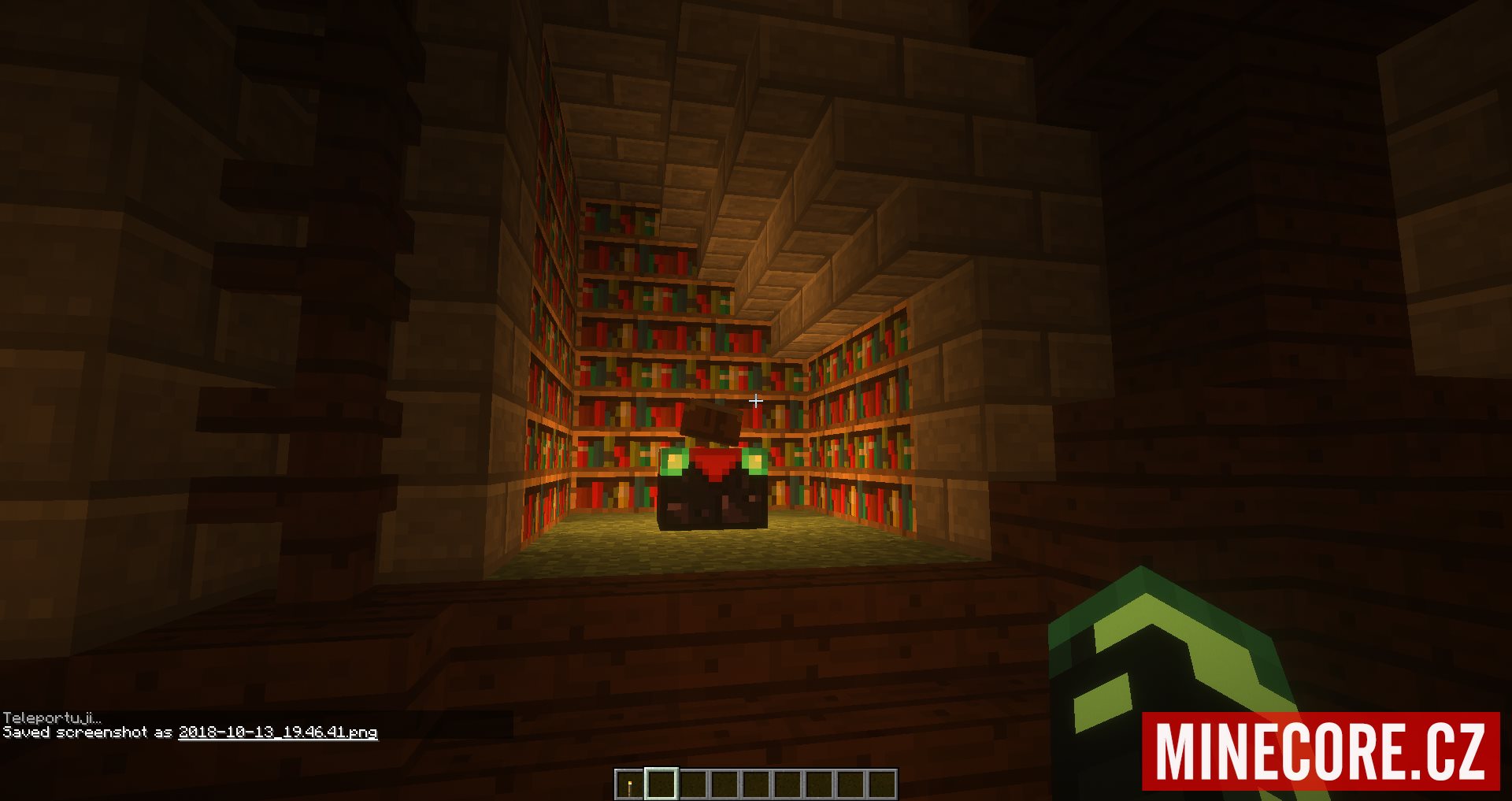Select the torch hotbar slot
The height and width of the screenshot is (801, 1512).
(629, 784)
